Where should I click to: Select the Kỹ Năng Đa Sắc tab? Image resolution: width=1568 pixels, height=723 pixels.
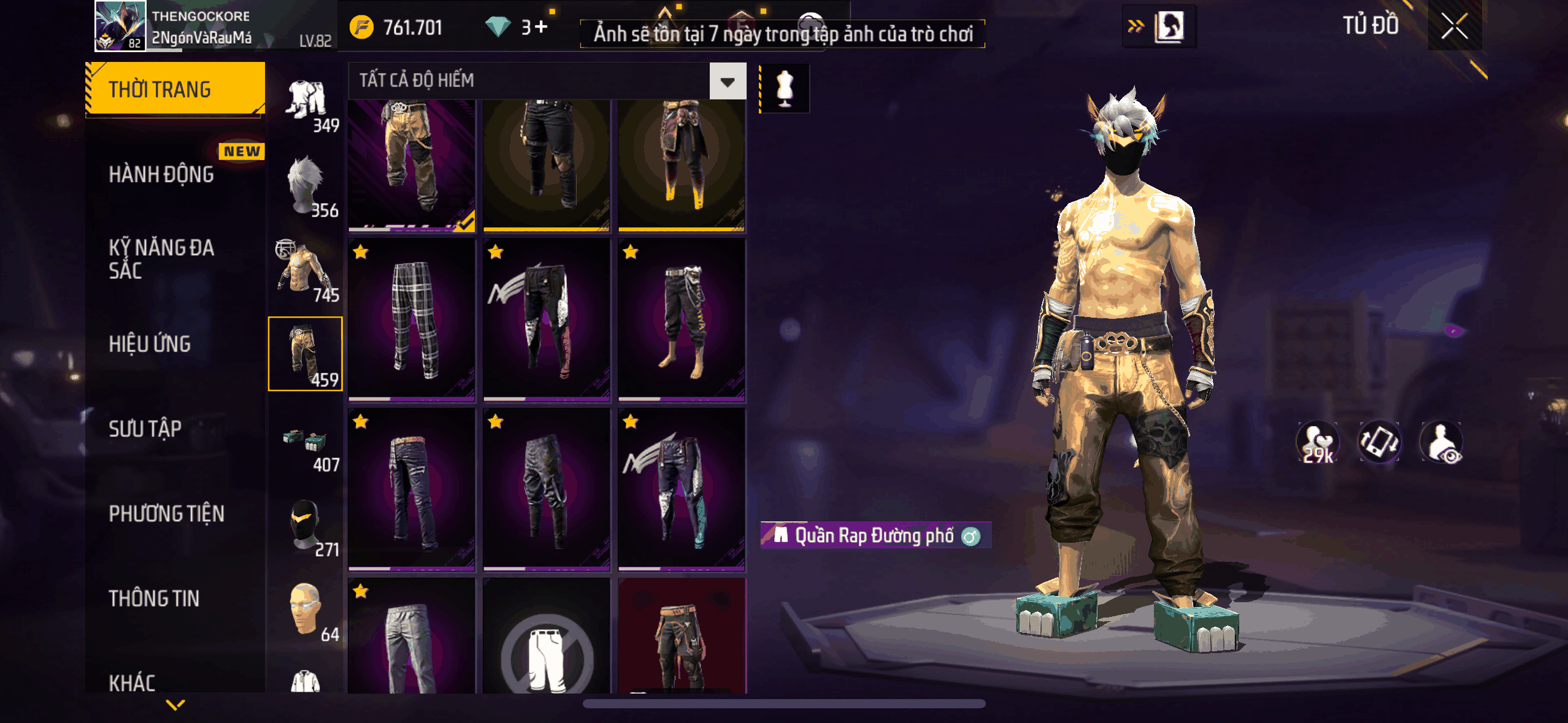(162, 259)
